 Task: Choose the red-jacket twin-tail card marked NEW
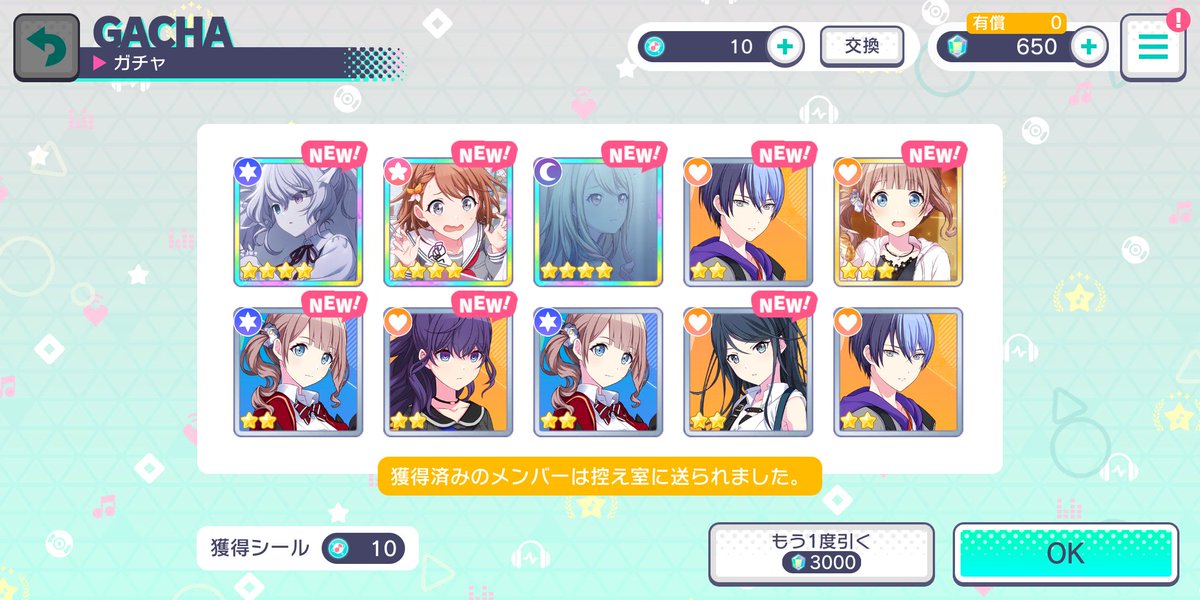pyautogui.click(x=297, y=372)
